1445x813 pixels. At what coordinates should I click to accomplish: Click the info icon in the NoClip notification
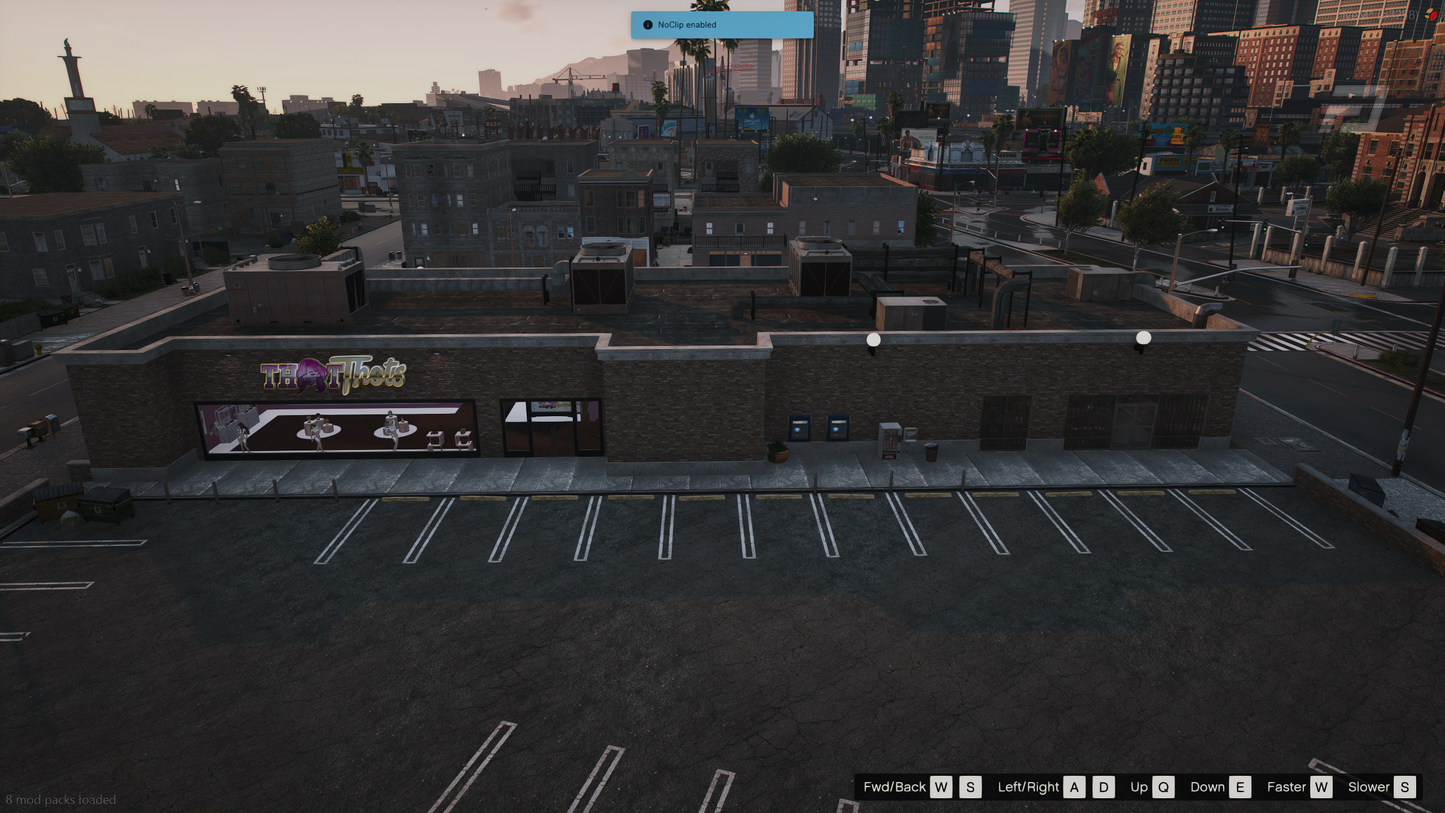pos(646,24)
